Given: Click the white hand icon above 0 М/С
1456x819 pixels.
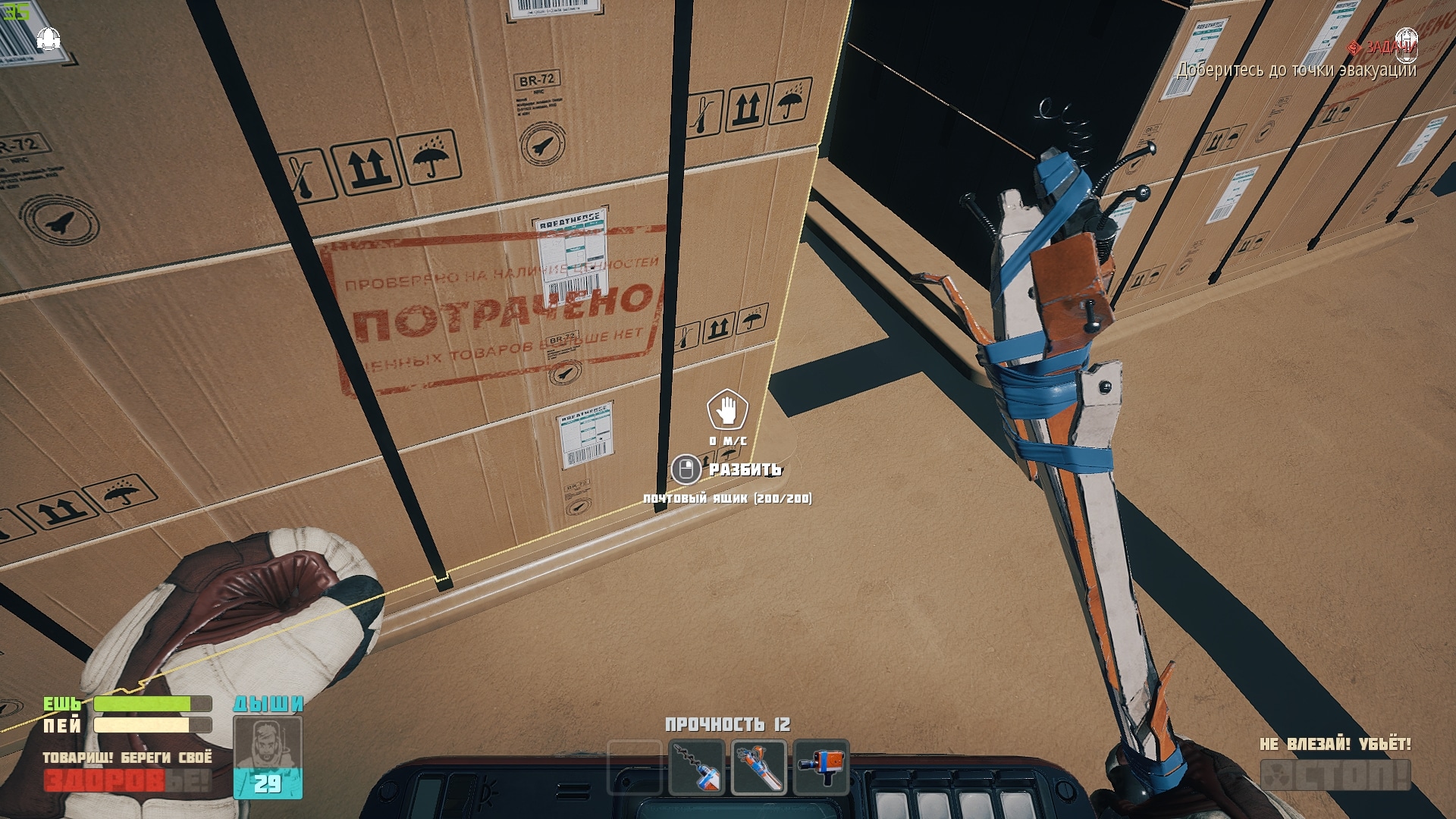Looking at the screenshot, I should 726,412.
